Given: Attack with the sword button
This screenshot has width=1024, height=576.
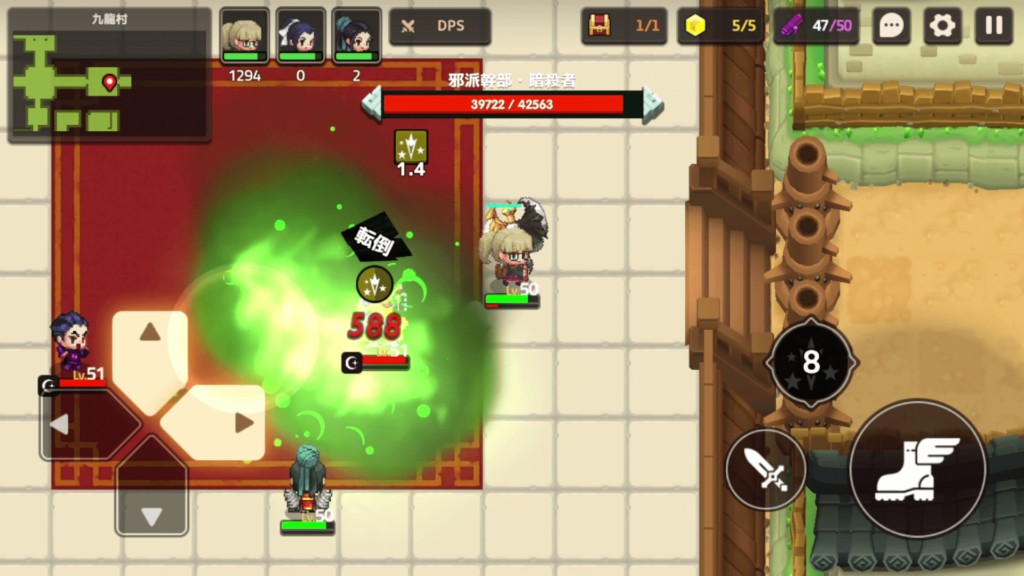Looking at the screenshot, I should (x=766, y=469).
